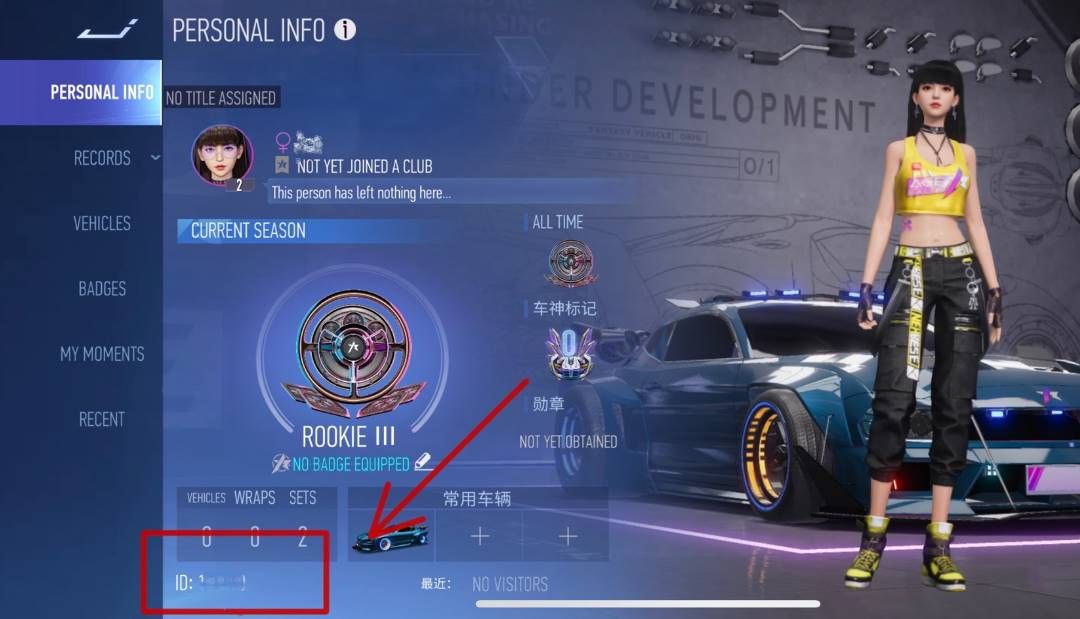Click the No Title Assigned label
This screenshot has height=619, width=1080.
coord(220,98)
